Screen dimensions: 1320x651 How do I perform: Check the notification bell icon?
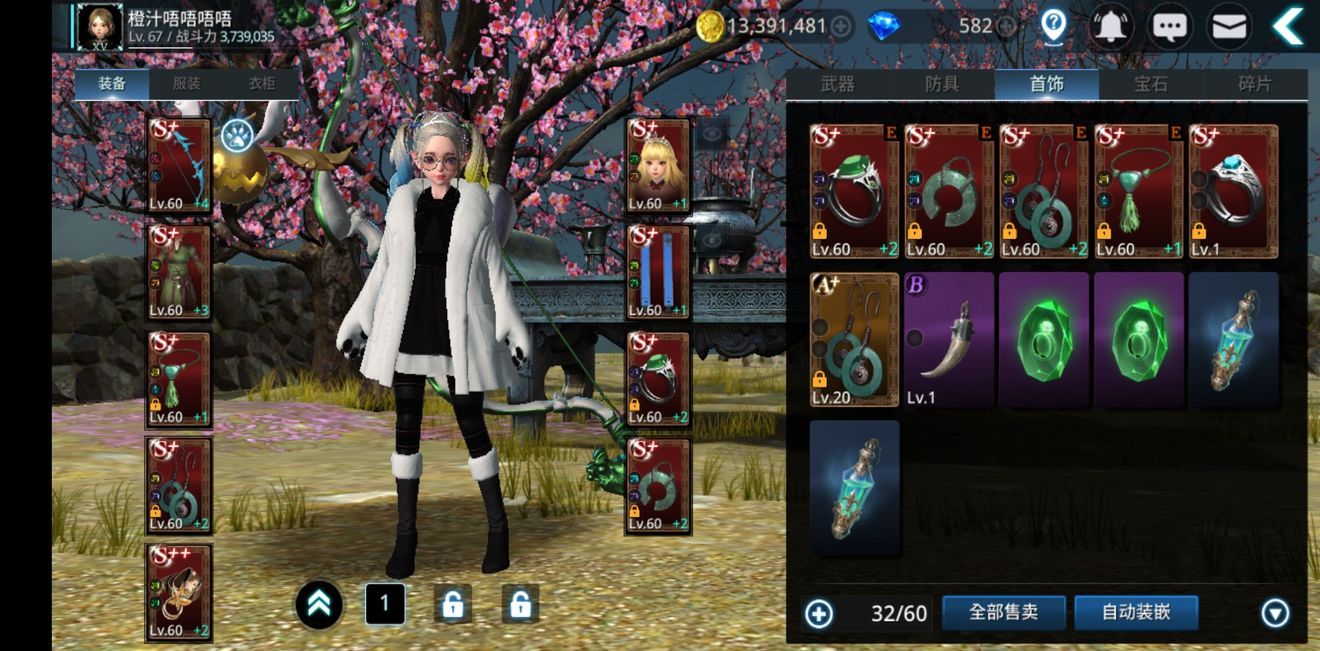[x=1111, y=26]
